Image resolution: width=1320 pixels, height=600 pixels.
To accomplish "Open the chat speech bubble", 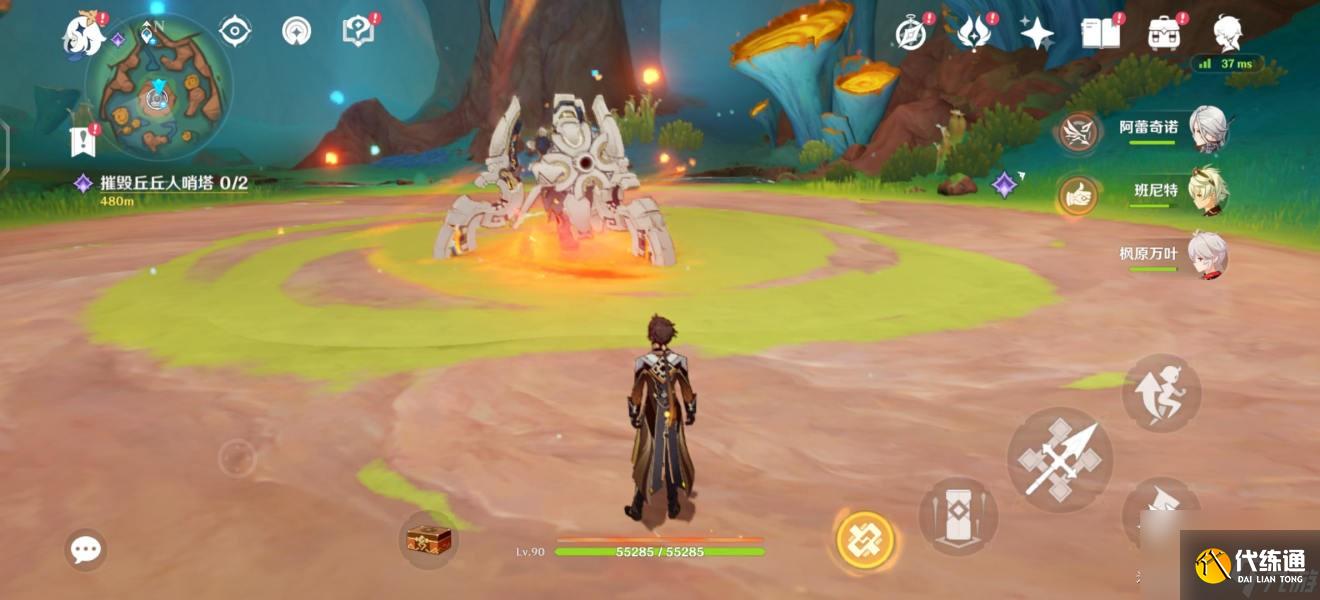I will click(85, 549).
